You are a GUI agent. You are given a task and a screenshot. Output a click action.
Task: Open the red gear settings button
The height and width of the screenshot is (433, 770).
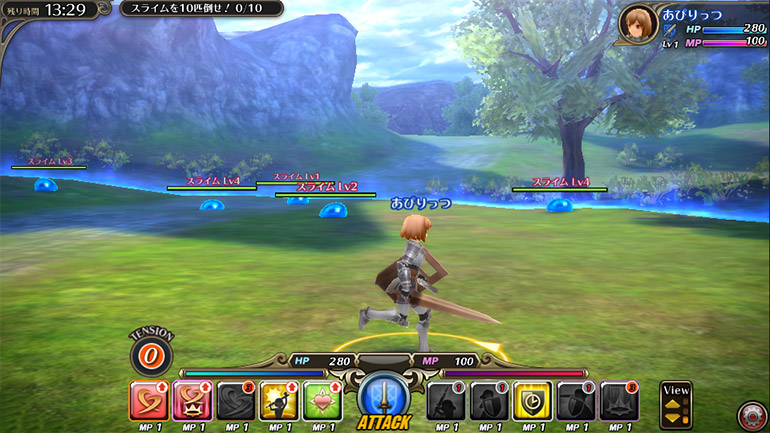coord(750,414)
